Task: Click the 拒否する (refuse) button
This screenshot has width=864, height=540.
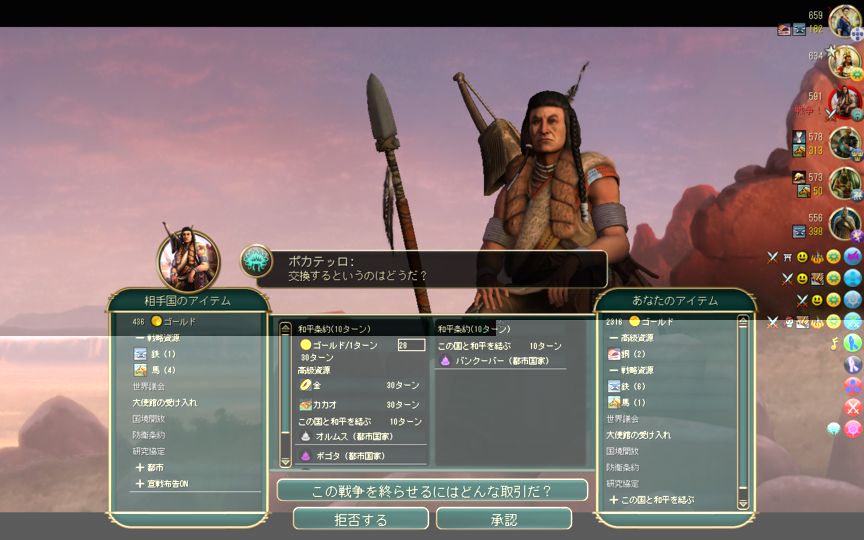Action: tap(360, 520)
